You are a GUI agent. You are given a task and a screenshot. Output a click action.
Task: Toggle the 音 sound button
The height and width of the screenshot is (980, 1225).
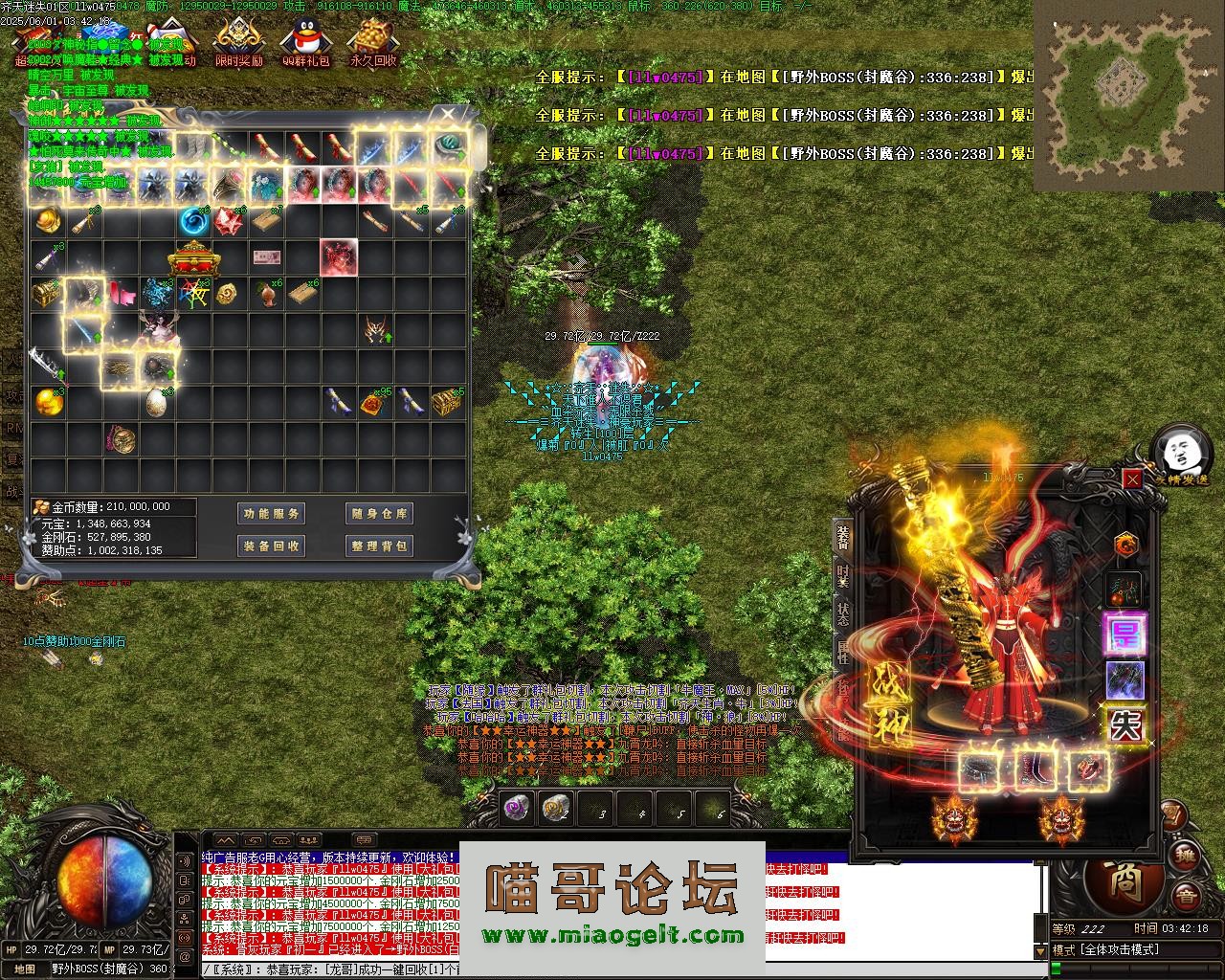point(1187,896)
